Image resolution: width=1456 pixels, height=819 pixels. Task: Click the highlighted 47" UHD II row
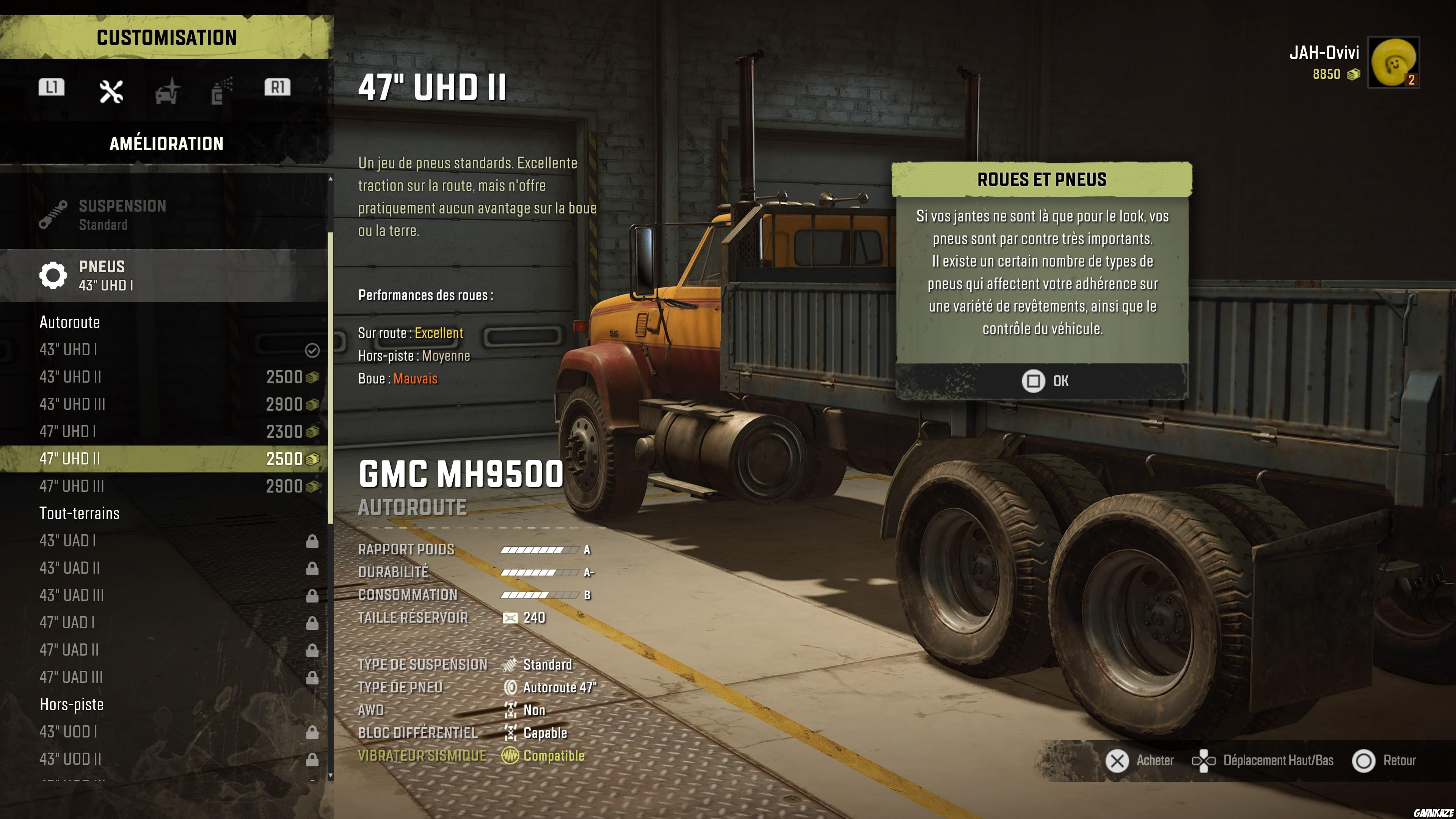[164, 458]
